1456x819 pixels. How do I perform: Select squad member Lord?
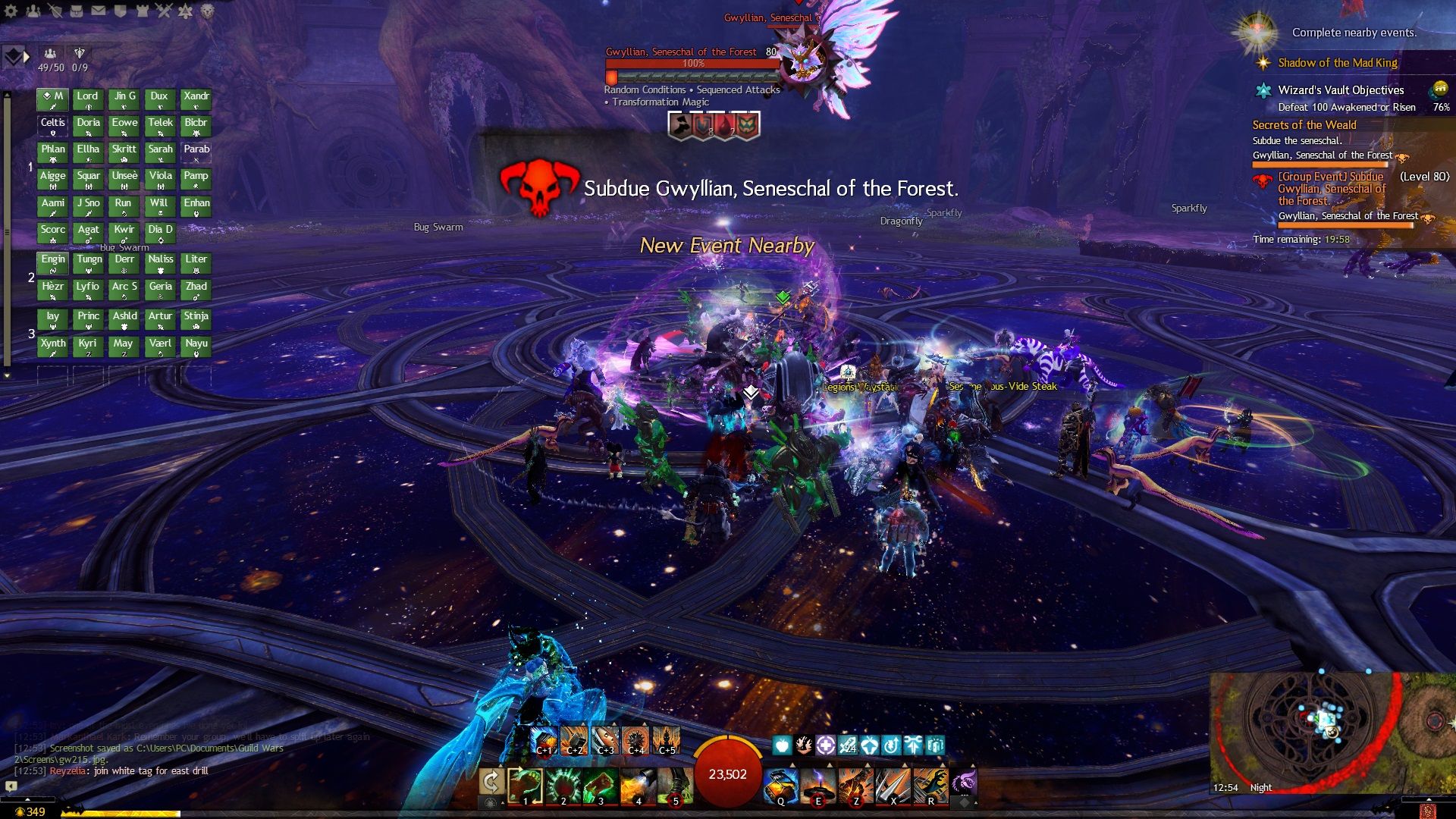88,99
